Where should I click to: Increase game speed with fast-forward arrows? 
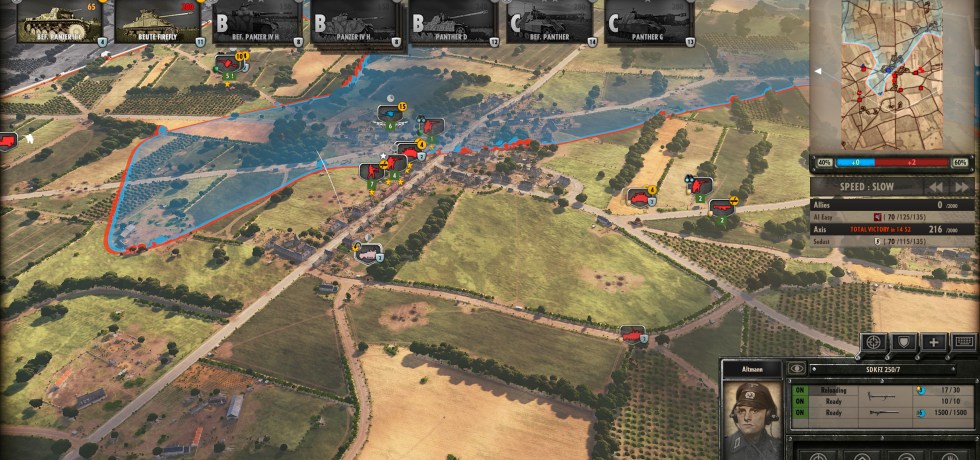pos(961,187)
